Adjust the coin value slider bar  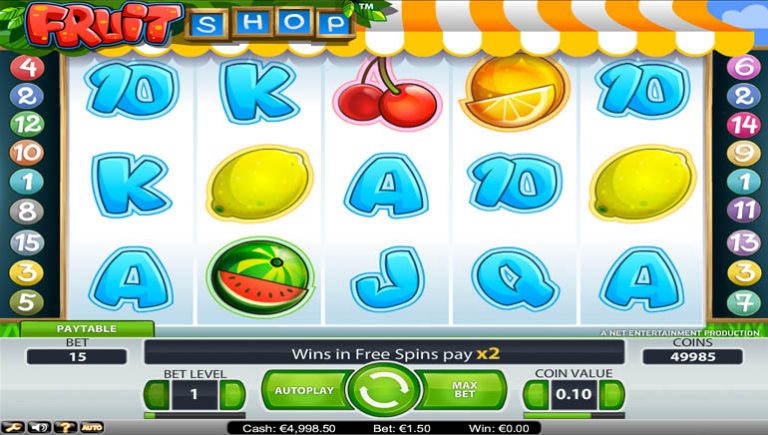(573, 415)
